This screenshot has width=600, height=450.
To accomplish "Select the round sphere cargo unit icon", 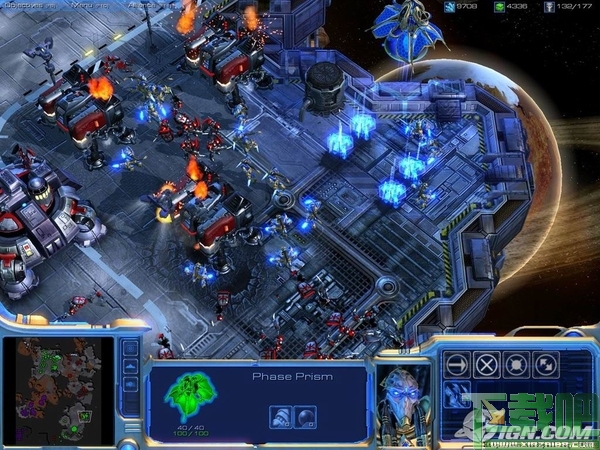I will [x=304, y=415].
